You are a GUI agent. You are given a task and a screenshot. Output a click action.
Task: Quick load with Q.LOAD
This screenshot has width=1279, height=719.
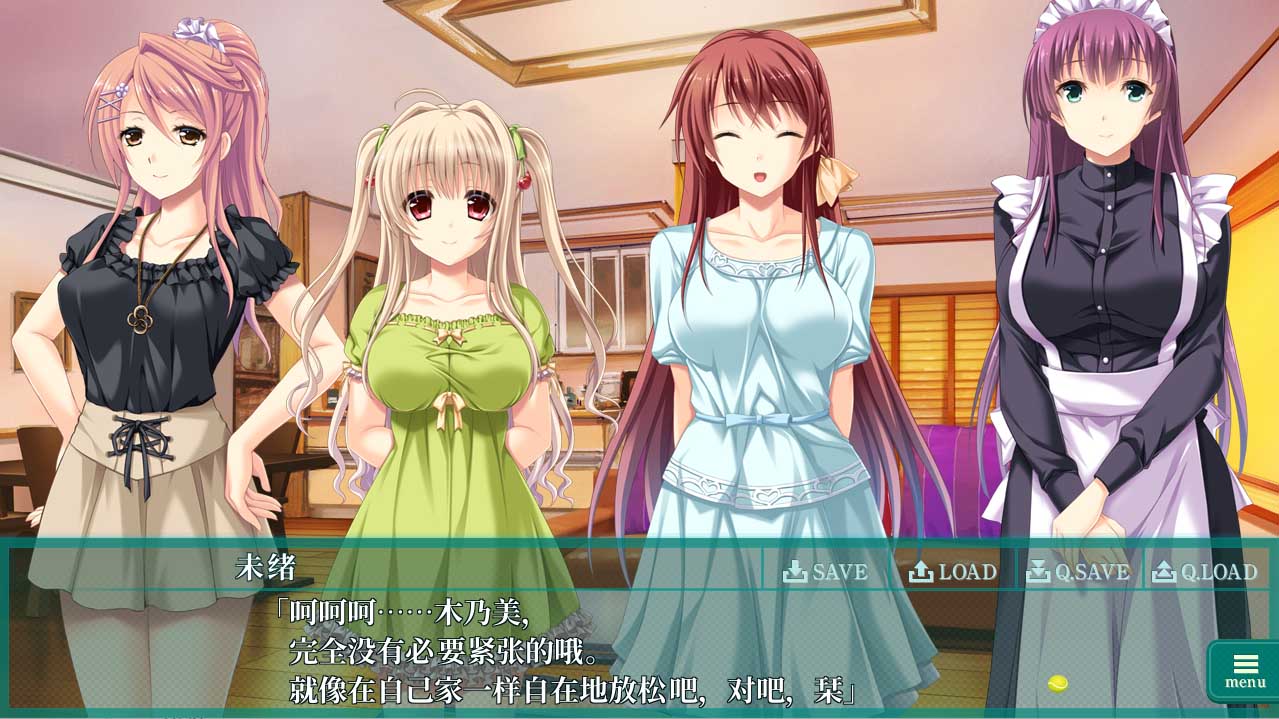(1204, 572)
